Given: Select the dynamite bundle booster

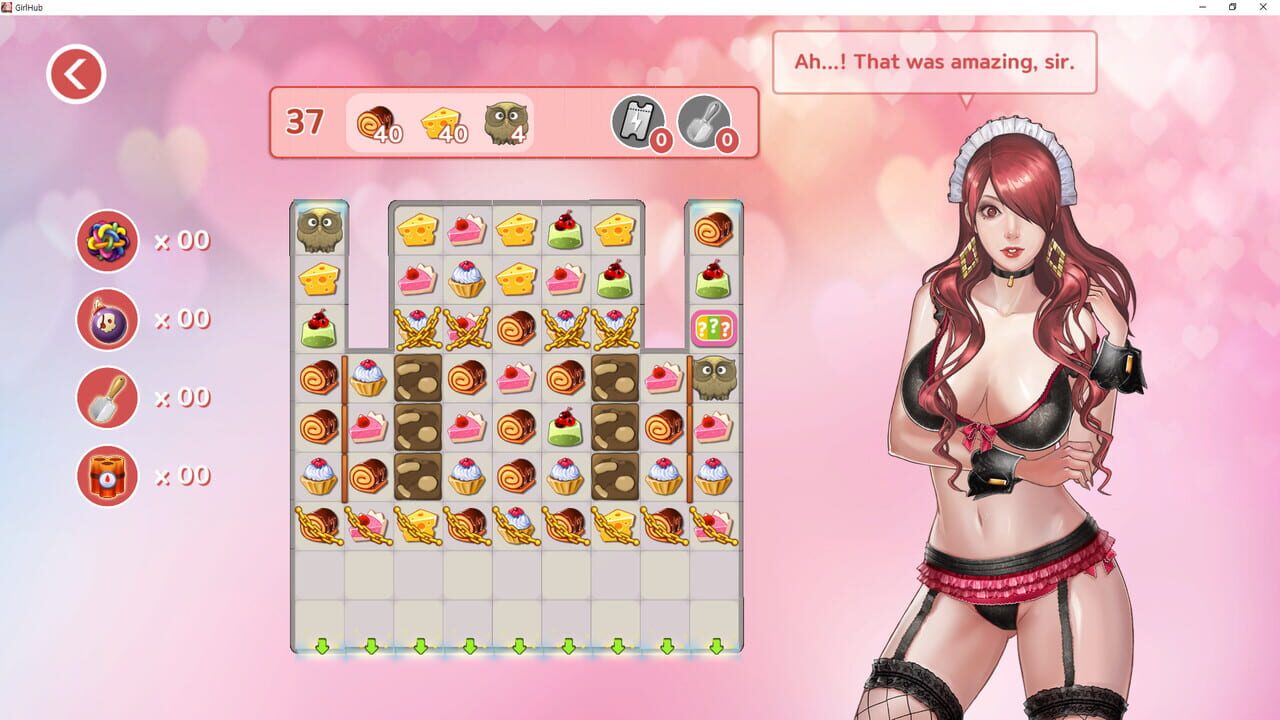Looking at the screenshot, I should click(x=107, y=475).
